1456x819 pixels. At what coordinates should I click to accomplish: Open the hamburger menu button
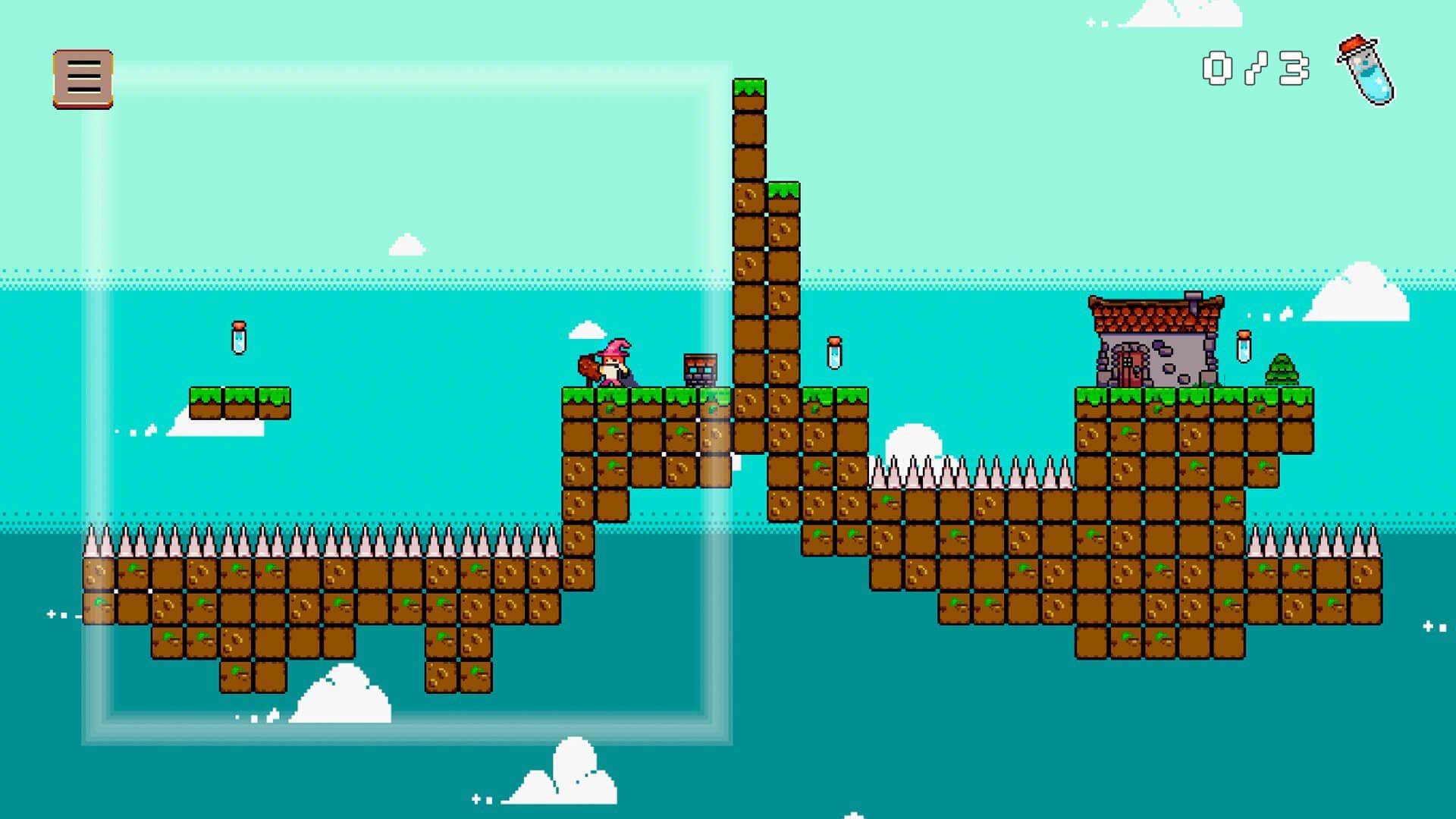pyautogui.click(x=83, y=79)
